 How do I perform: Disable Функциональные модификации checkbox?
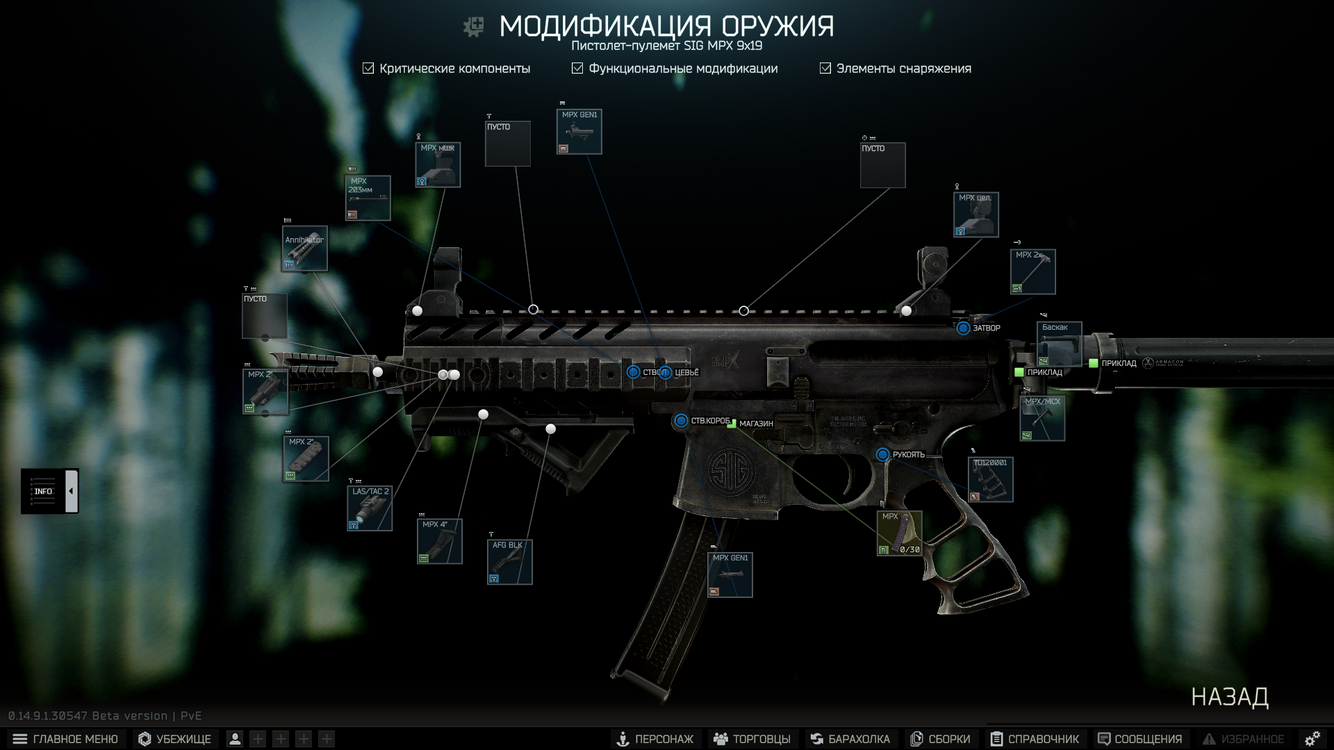tap(577, 68)
